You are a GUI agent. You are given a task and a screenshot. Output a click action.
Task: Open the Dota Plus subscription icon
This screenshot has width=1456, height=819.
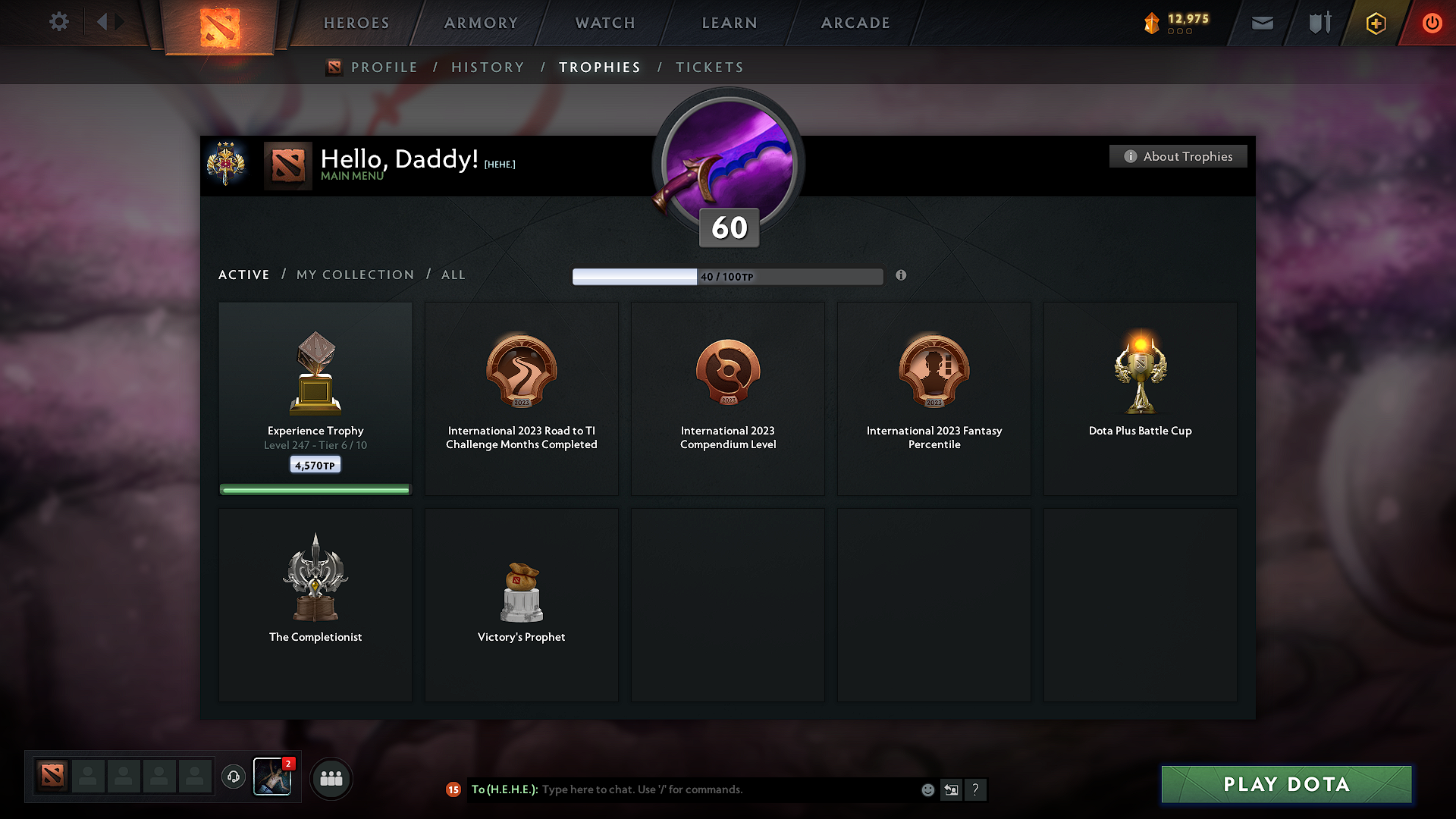pyautogui.click(x=1375, y=23)
